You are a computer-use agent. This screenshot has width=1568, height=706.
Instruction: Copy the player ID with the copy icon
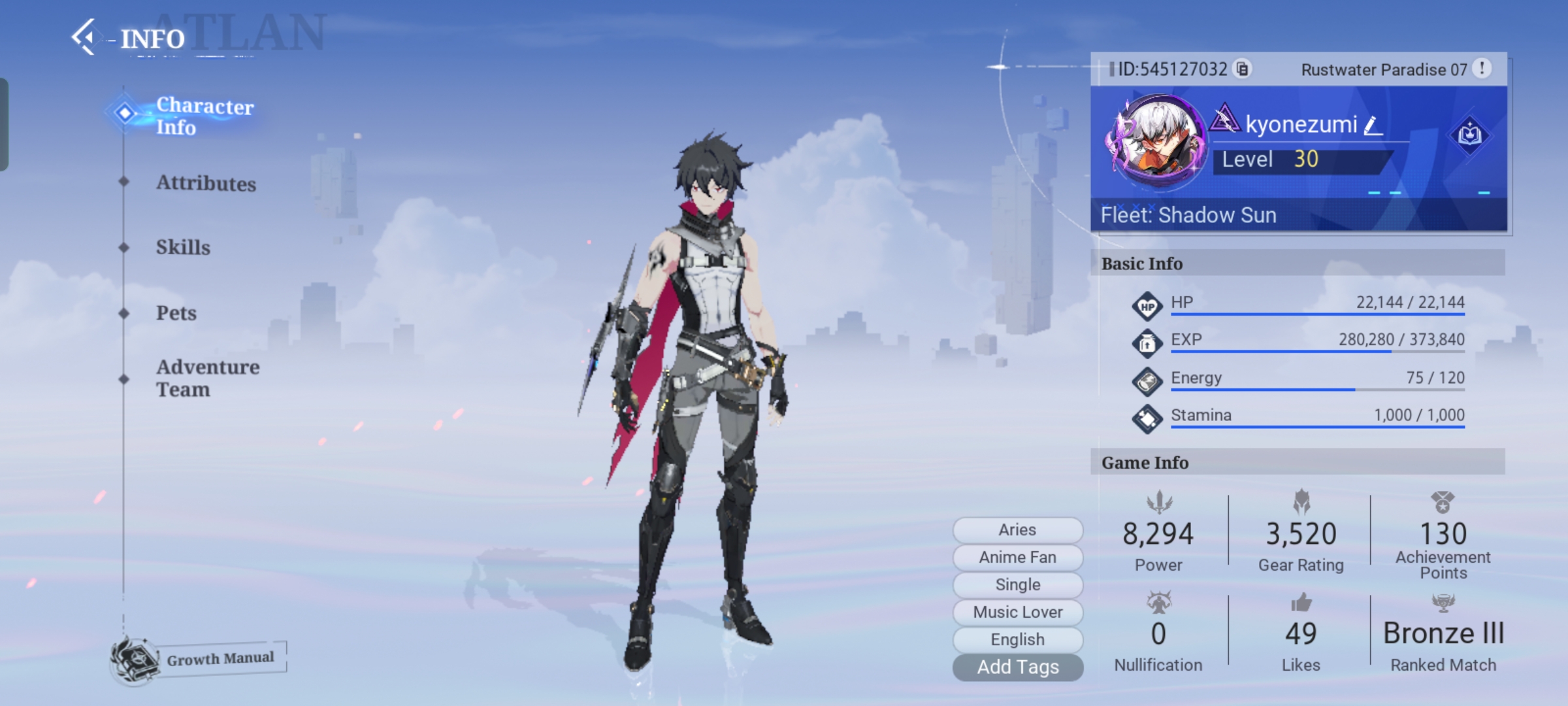(x=1242, y=69)
